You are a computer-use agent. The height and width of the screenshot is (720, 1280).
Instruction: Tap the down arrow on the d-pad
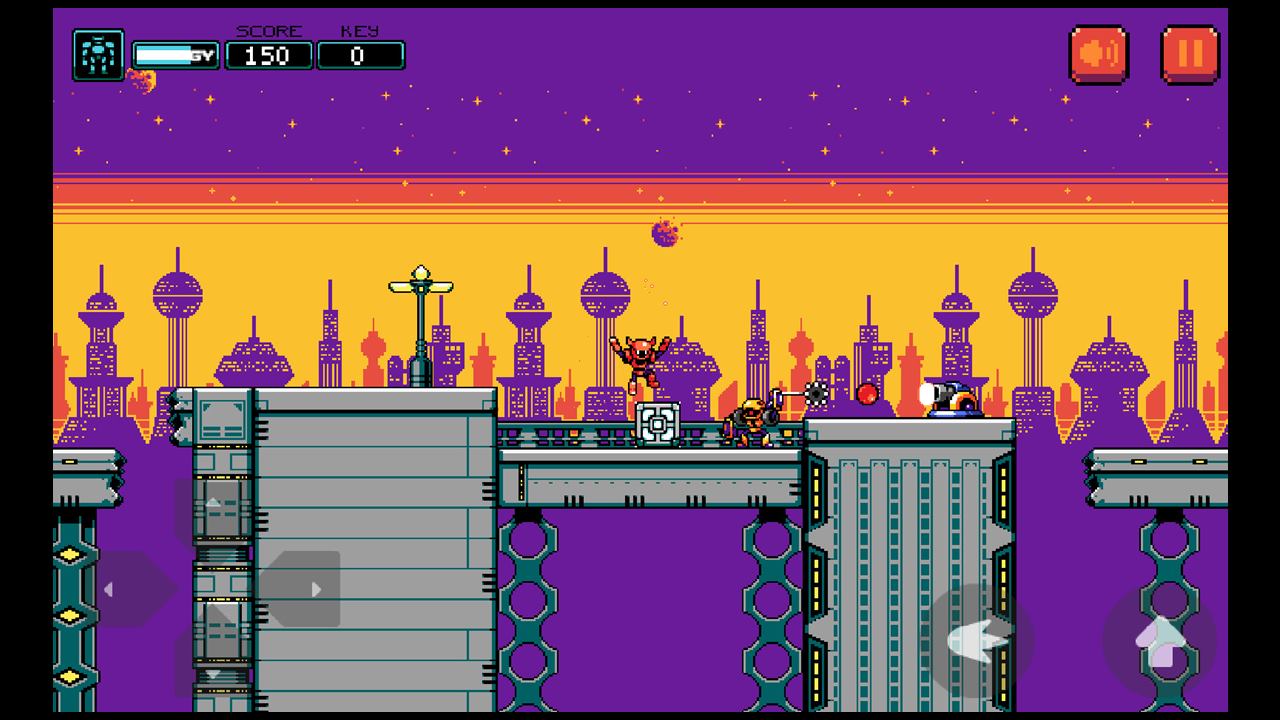(x=212, y=671)
